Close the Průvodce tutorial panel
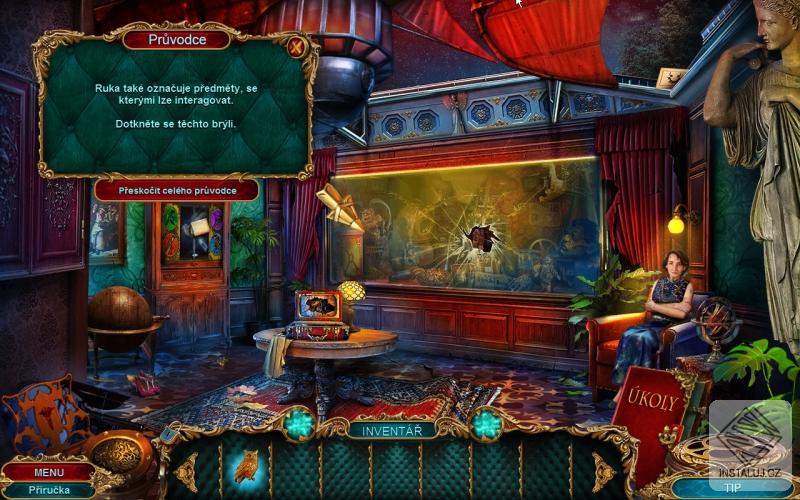The image size is (800, 500). [296, 46]
